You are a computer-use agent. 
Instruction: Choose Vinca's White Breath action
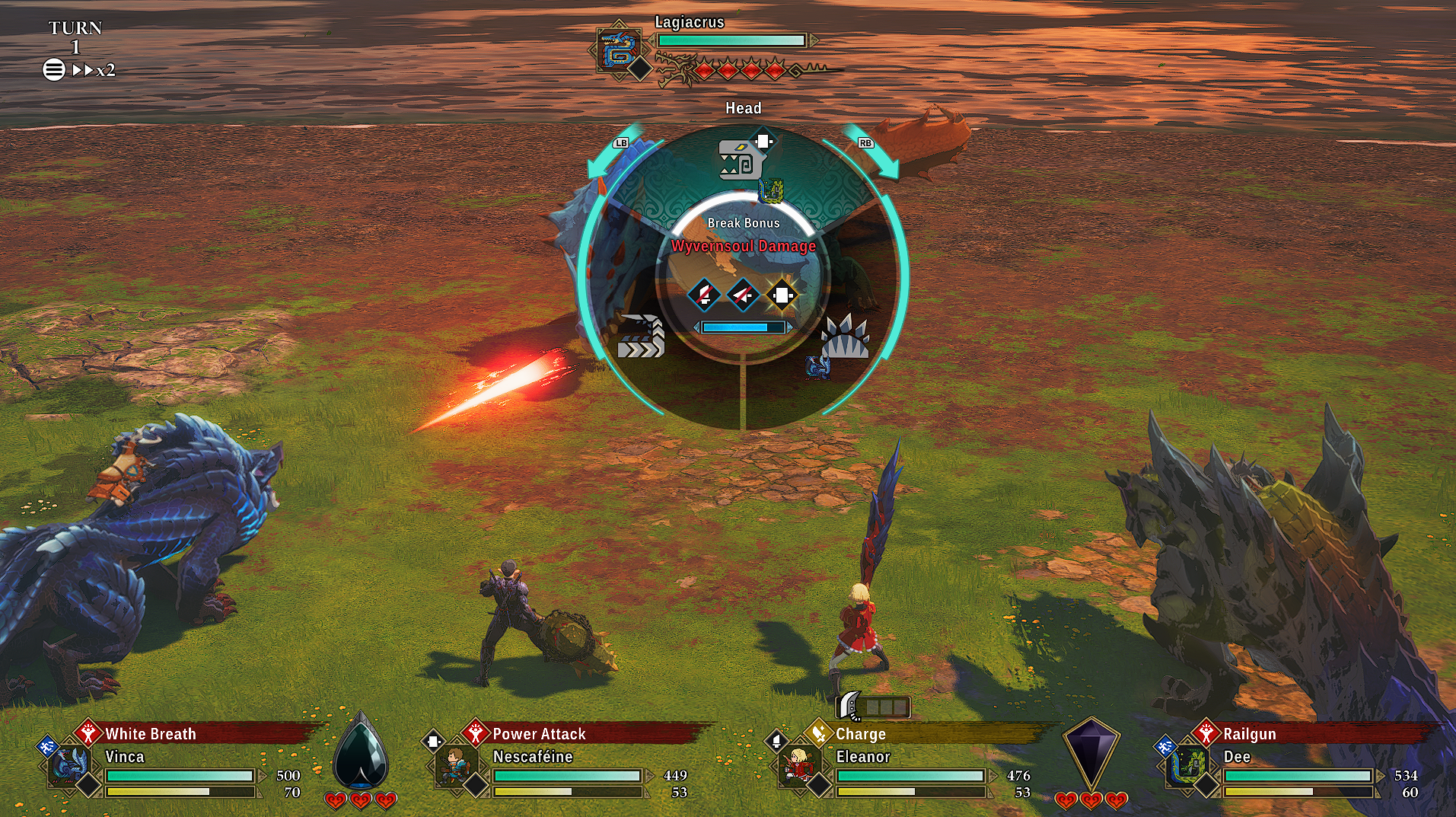(x=150, y=734)
